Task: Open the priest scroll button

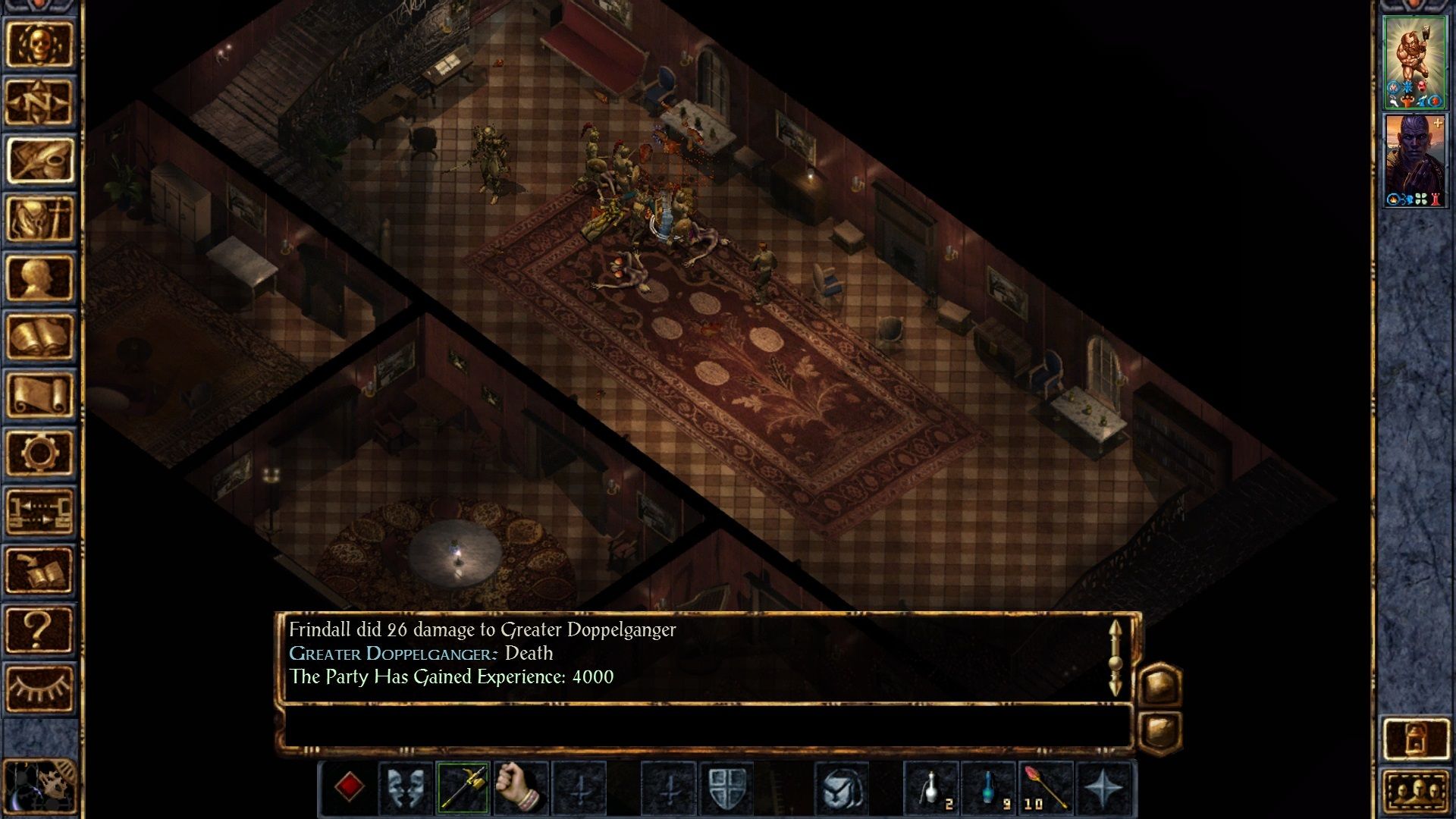Action: click(x=39, y=394)
